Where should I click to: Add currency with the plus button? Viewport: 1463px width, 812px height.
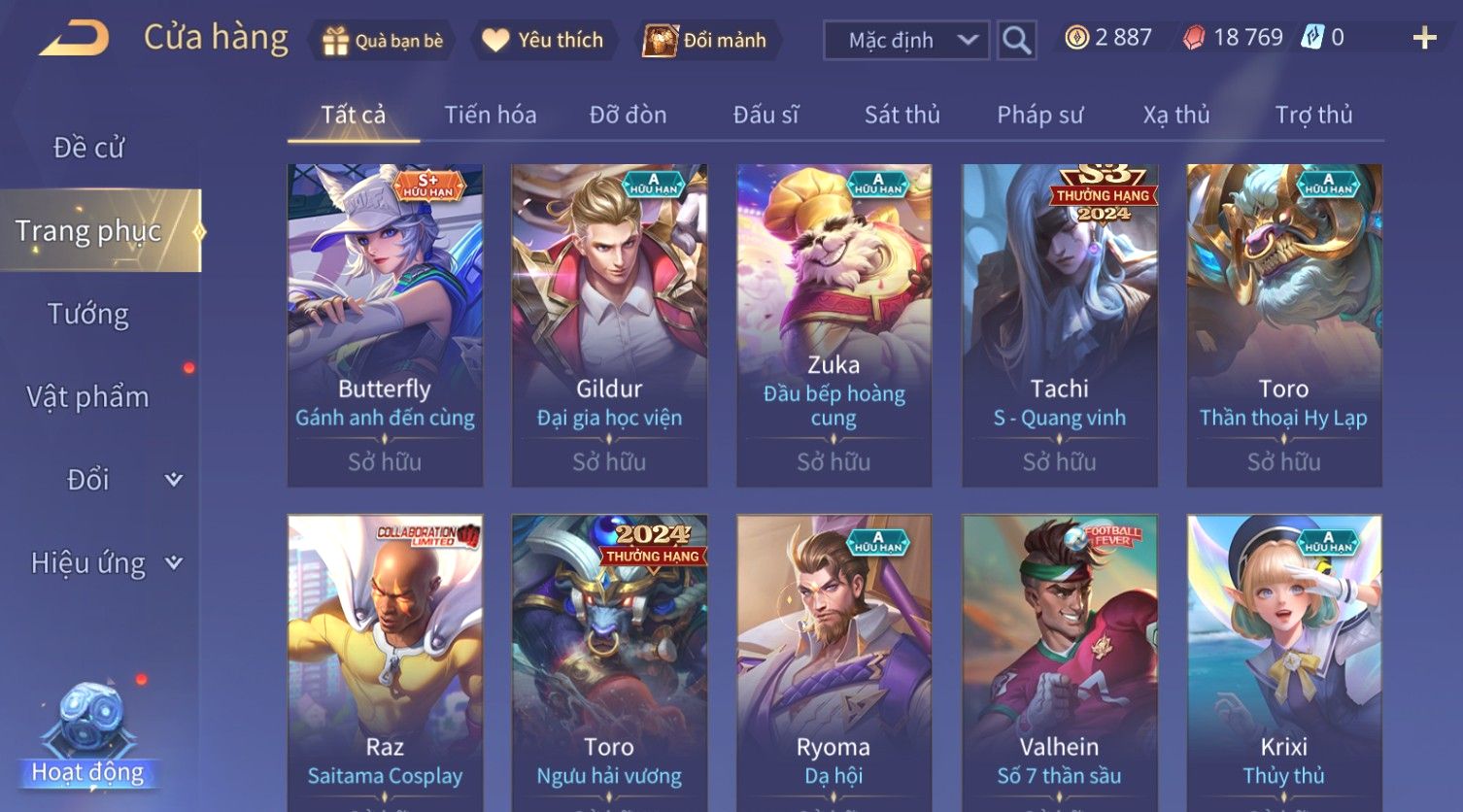tap(1424, 39)
